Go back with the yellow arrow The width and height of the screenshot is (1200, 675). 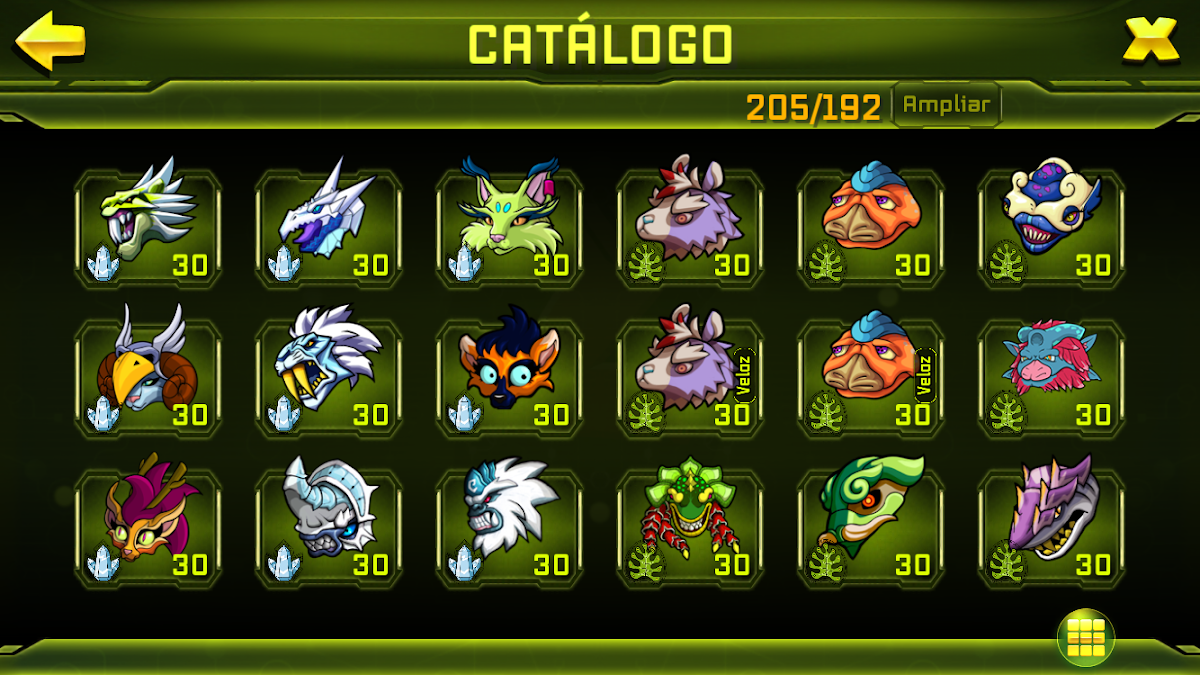[50, 42]
